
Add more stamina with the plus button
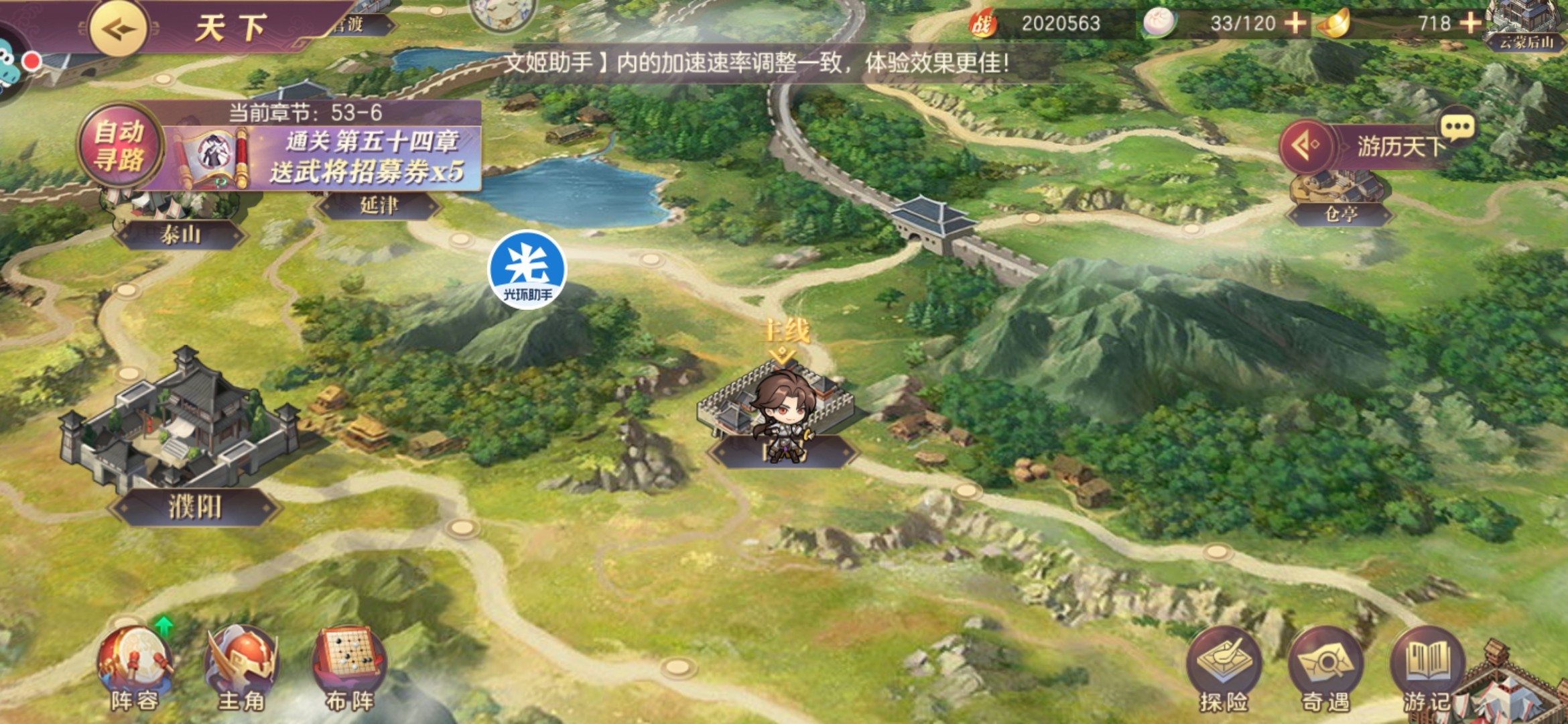tap(1295, 23)
